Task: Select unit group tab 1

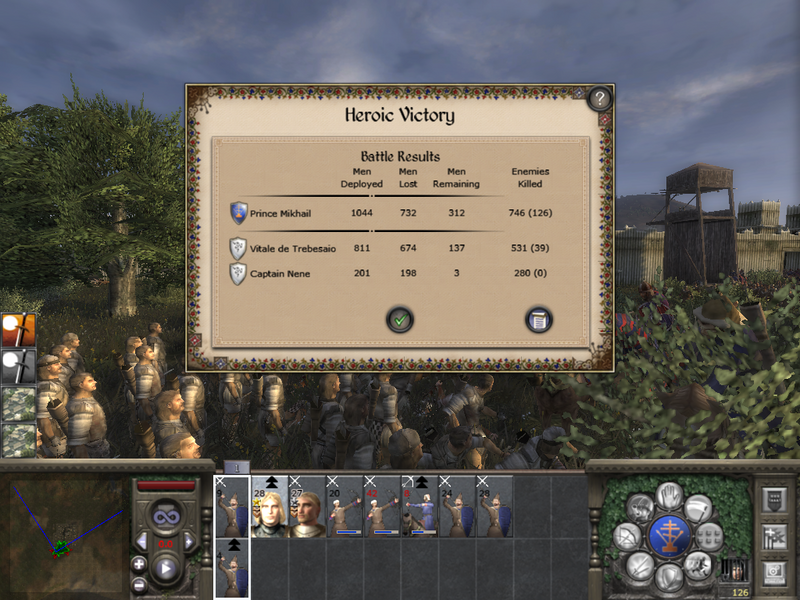Action: [236, 467]
